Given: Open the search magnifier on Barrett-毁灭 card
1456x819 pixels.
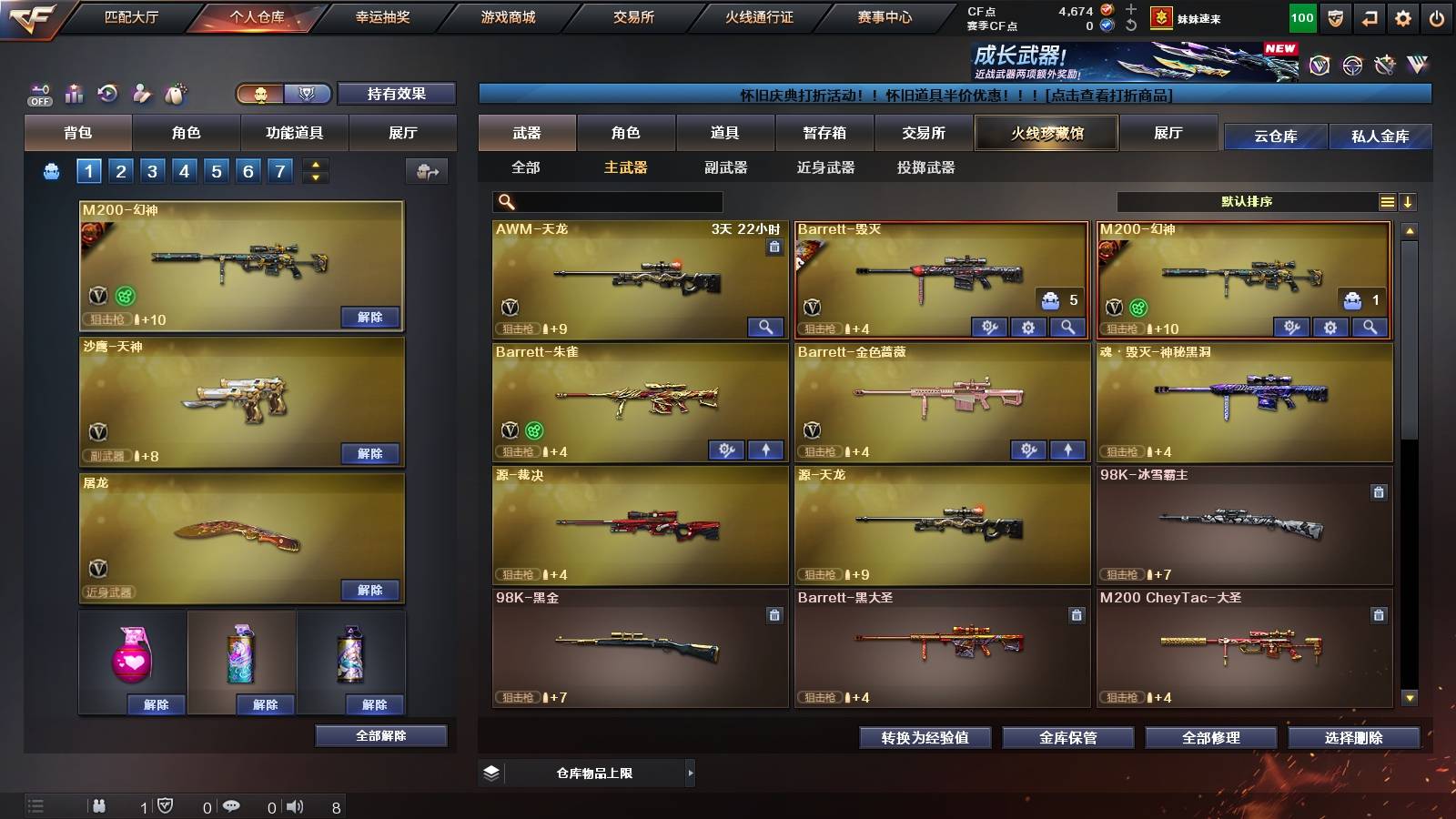Looking at the screenshot, I should tap(1067, 327).
